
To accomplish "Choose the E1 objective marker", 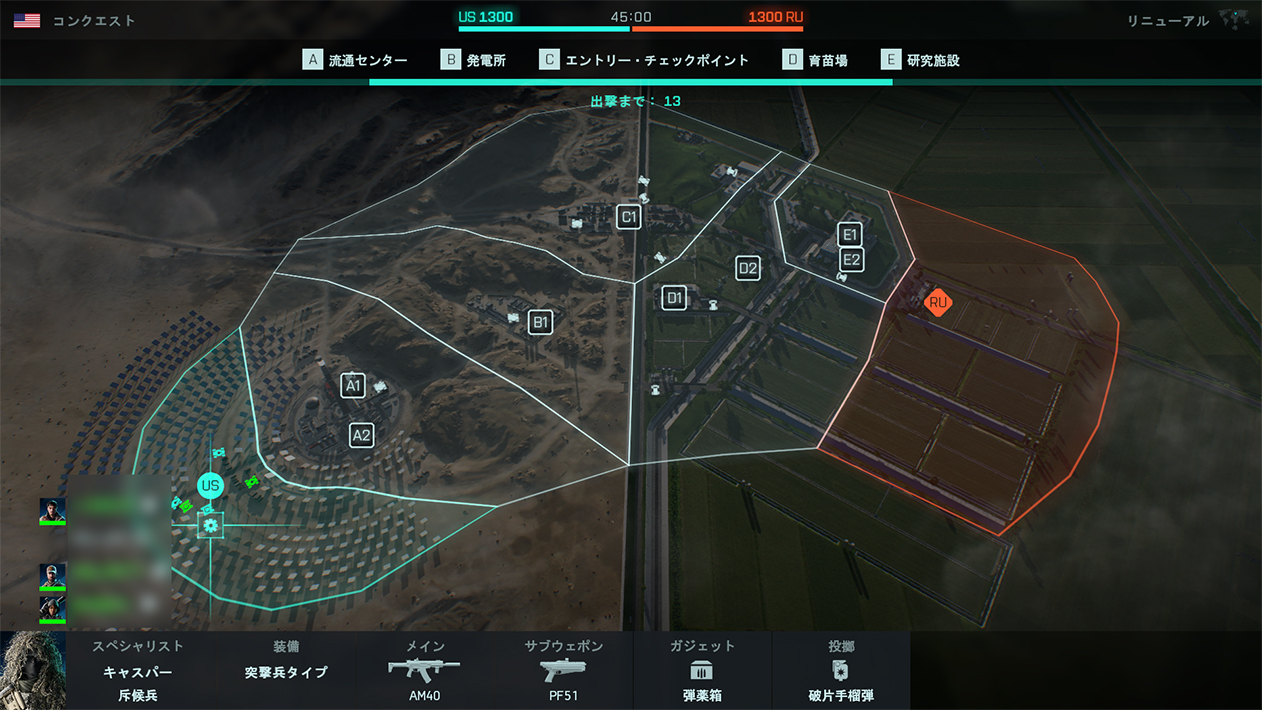I will 850,235.
